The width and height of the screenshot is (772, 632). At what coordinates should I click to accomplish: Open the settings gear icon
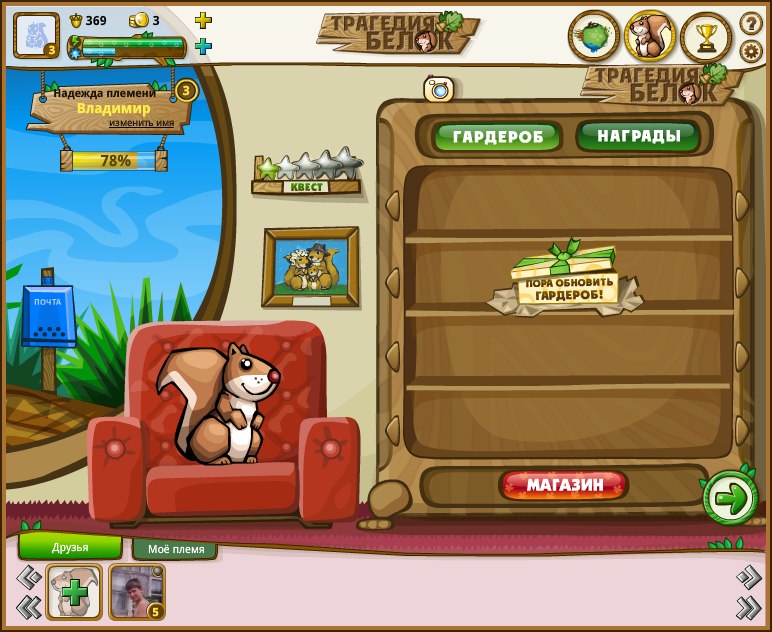pos(751,51)
